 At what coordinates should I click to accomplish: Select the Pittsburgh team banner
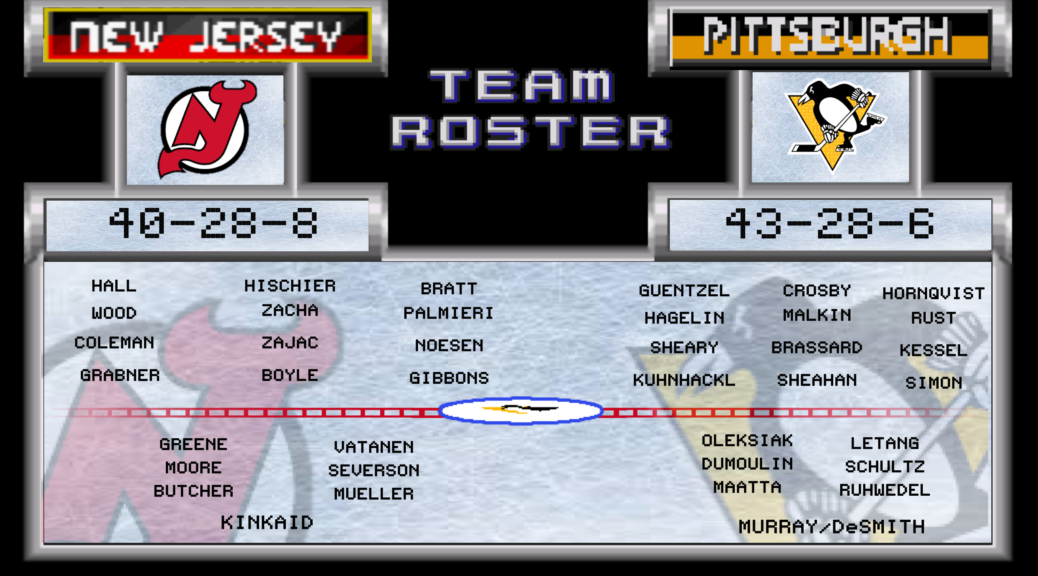(x=829, y=36)
